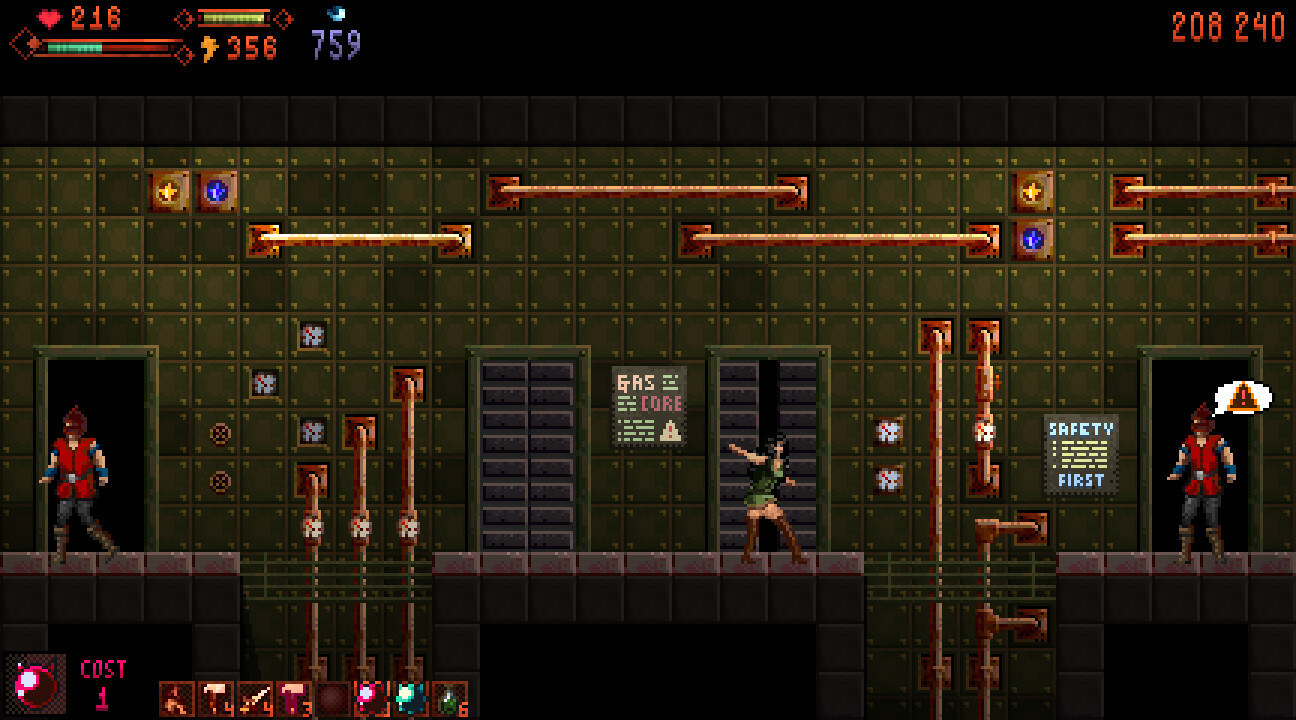Select the dark red orb slot
The height and width of the screenshot is (720, 1296).
pyautogui.click(x=333, y=699)
